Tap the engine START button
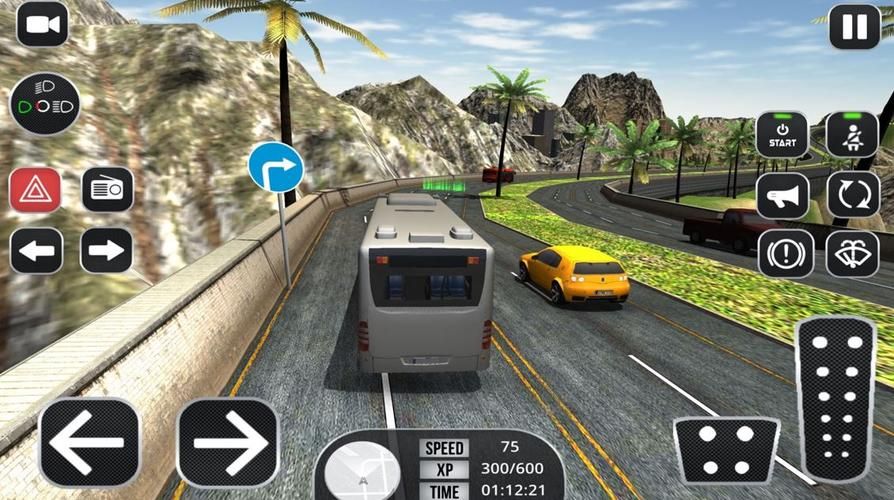The image size is (894, 500). (x=782, y=135)
